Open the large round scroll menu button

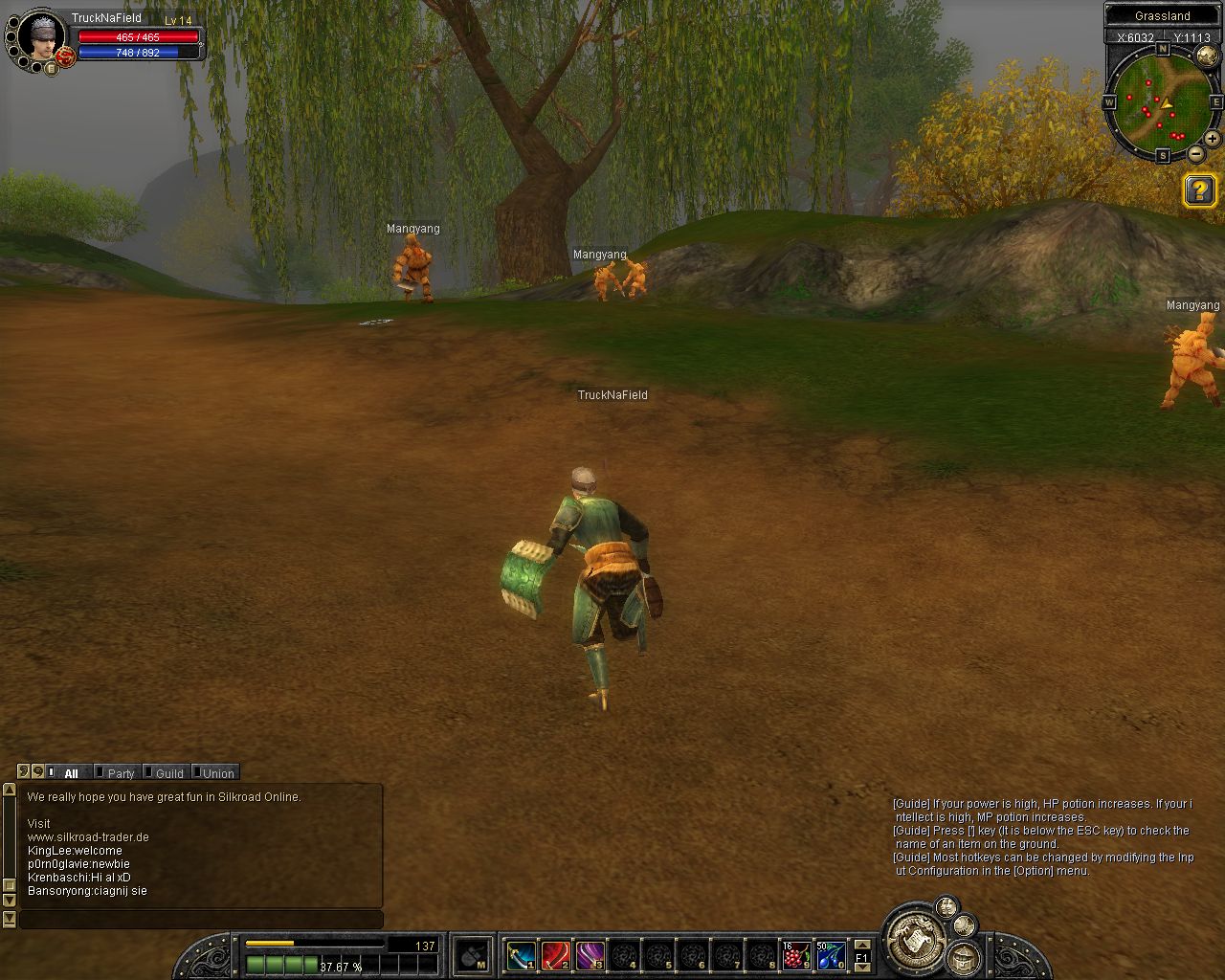coord(916,939)
